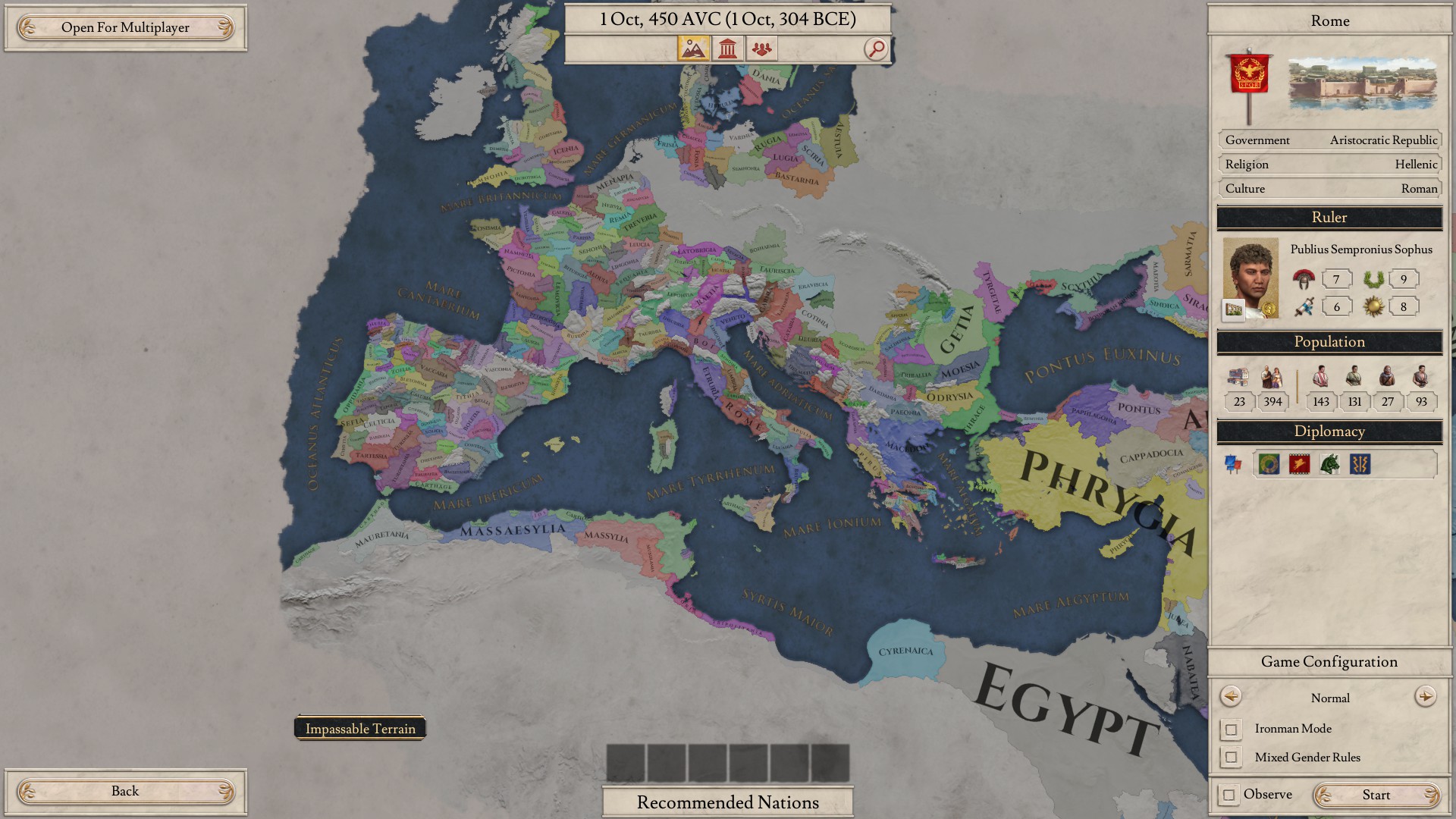Go Back to the previous menu
Image resolution: width=1456 pixels, height=819 pixels.
(126, 791)
